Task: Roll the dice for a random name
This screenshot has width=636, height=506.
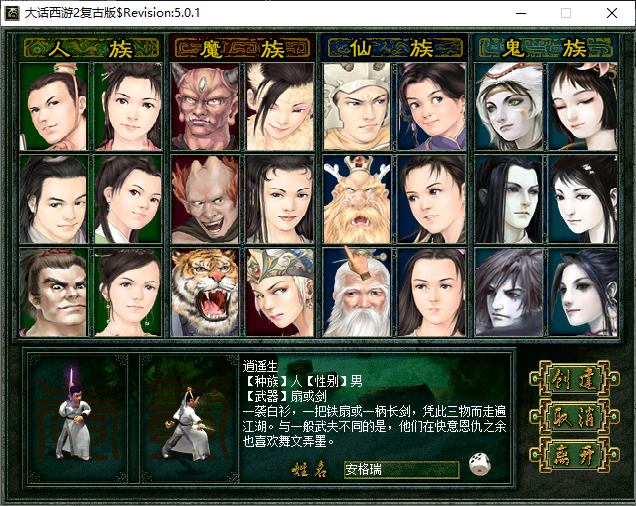Action: (x=479, y=467)
